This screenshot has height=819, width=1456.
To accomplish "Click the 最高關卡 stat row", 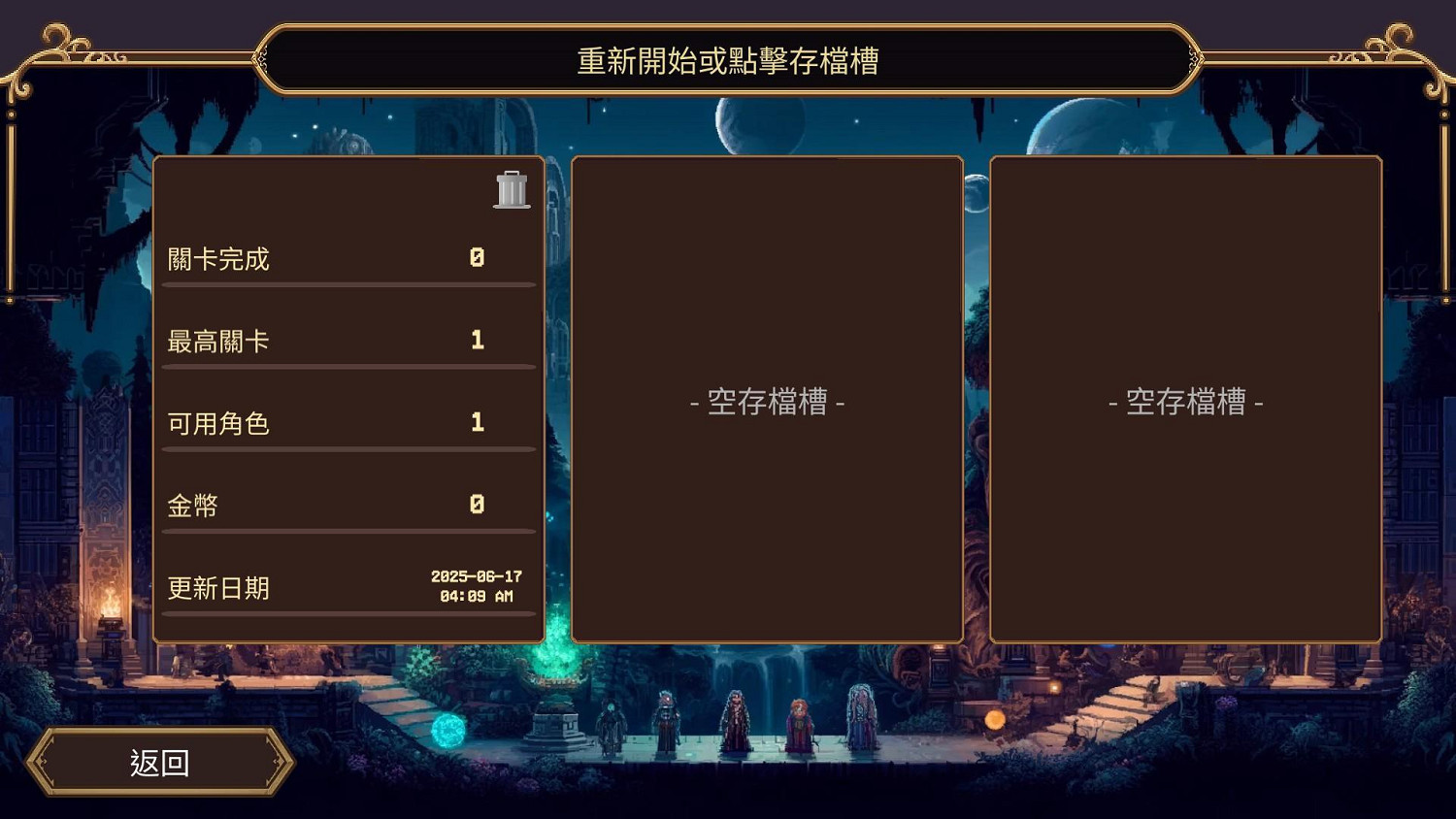I will (349, 339).
